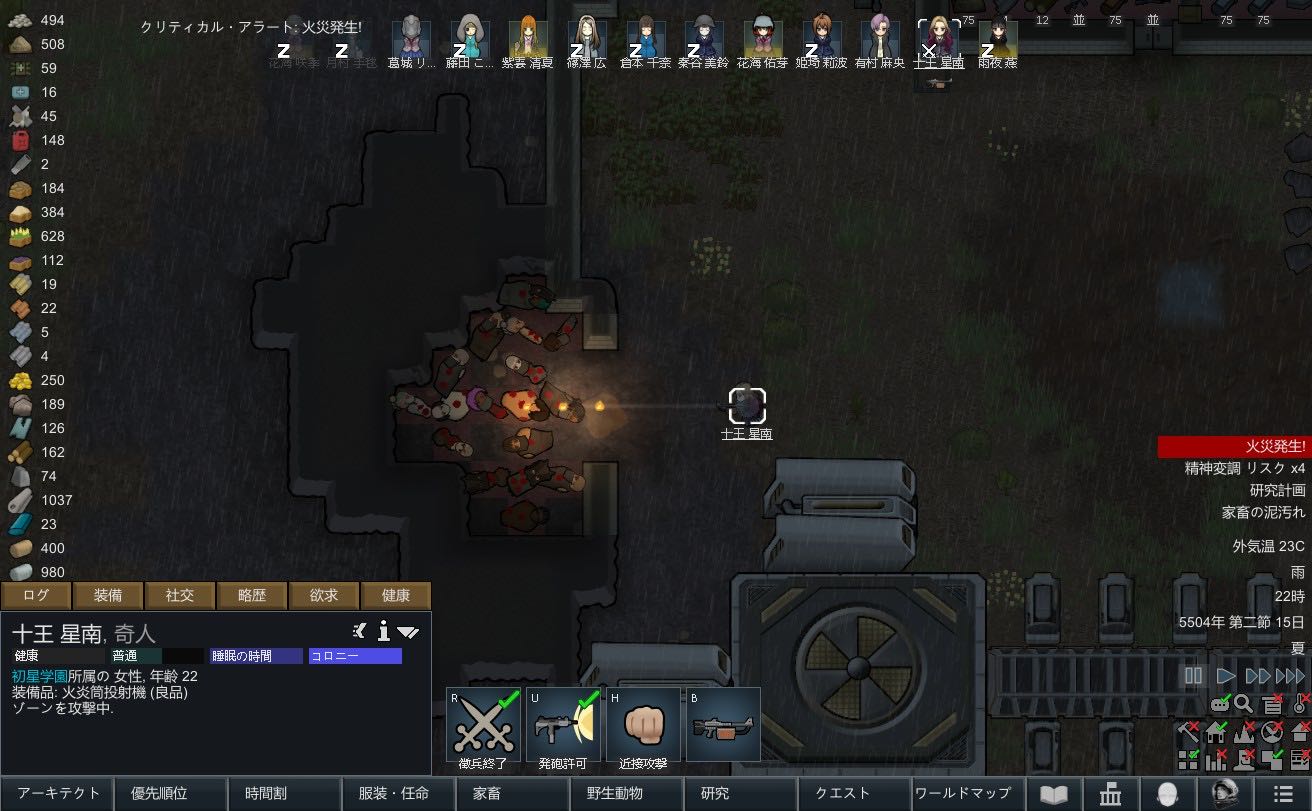
Task: Switch to the 装備 gear tab
Action: point(108,596)
